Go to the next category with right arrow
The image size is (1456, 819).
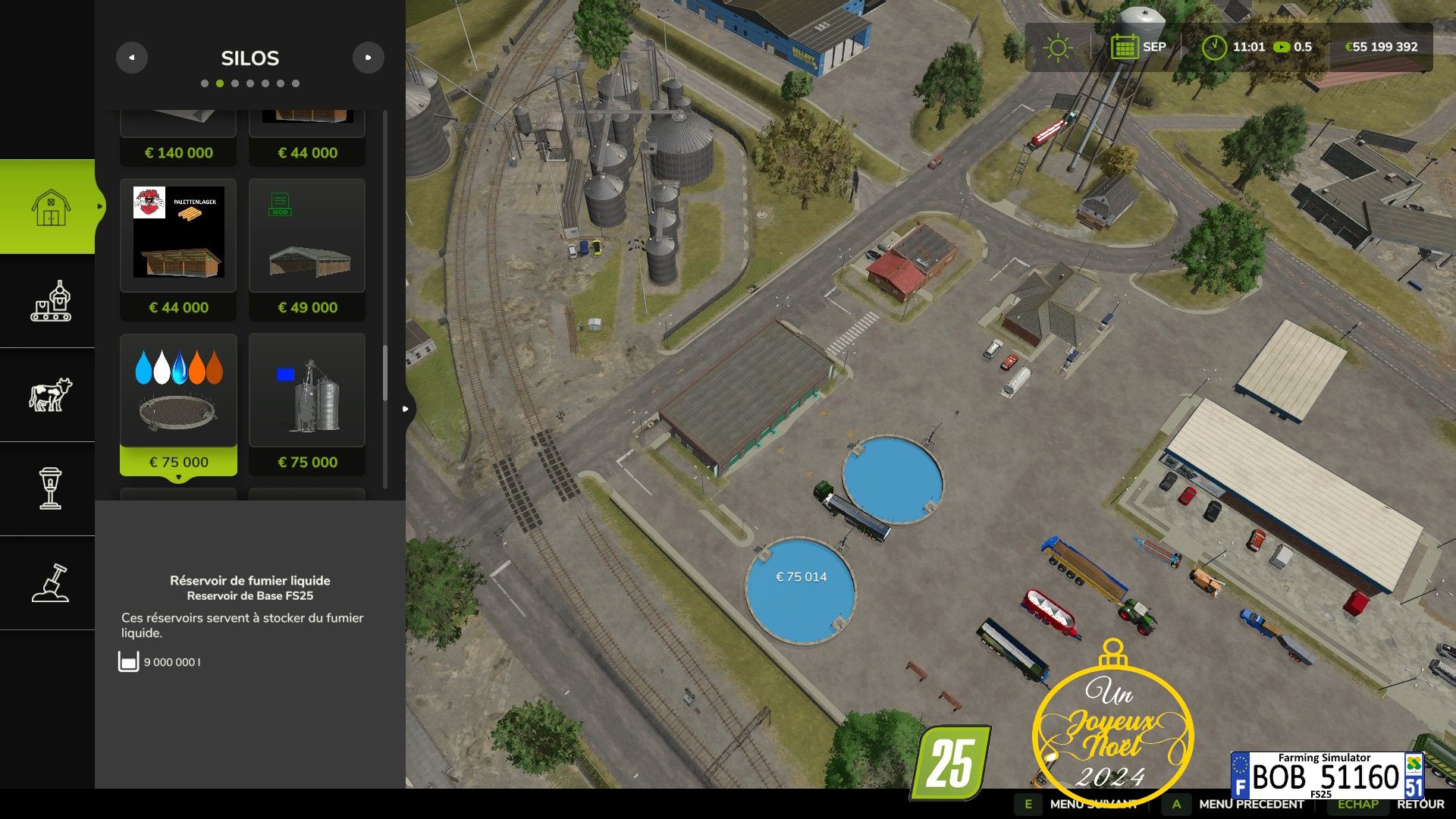click(369, 58)
